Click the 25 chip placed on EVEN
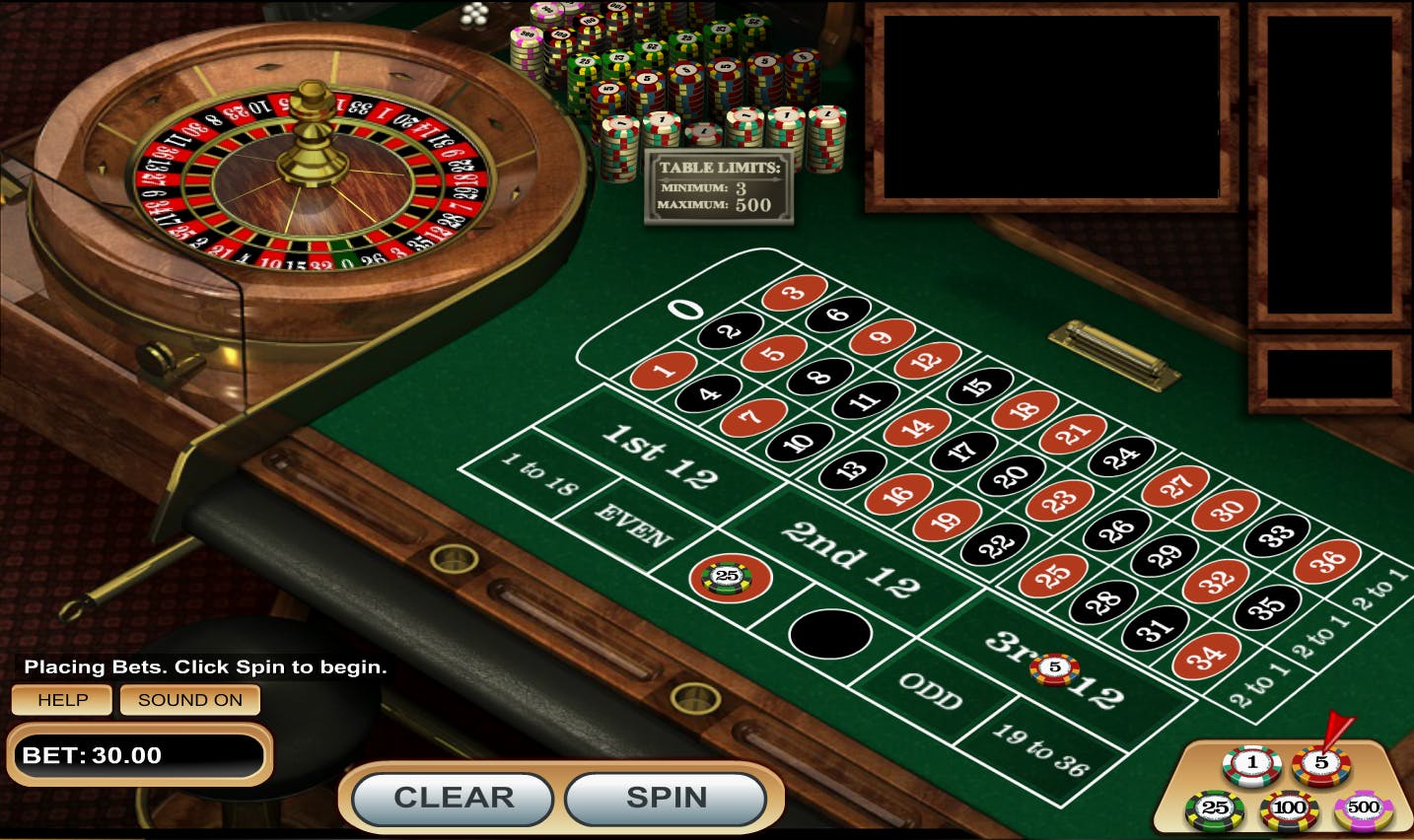 click(728, 576)
